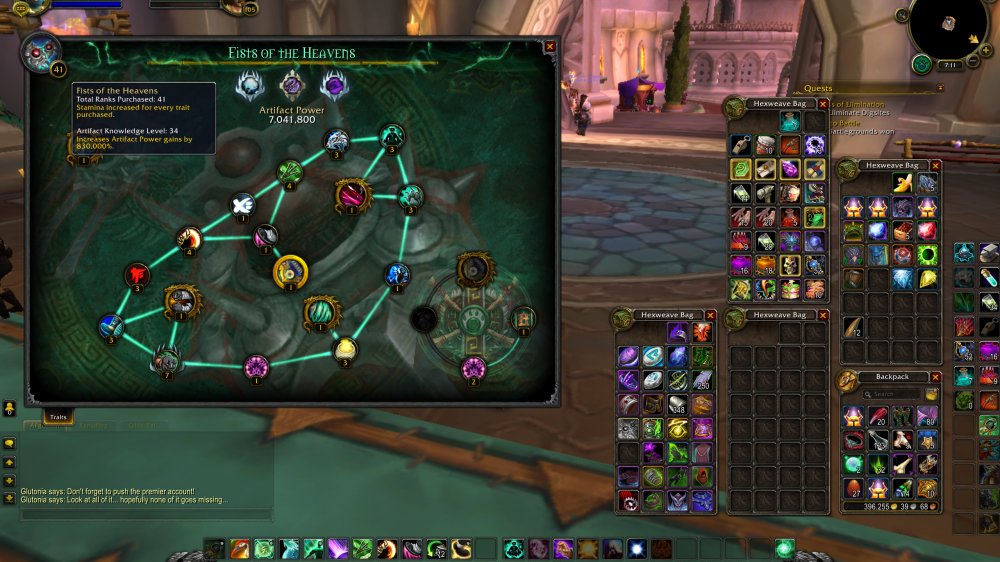Viewport: 1000px width, 562px height.
Task: Open the Traits tab below the artifact window
Action: click(x=58, y=415)
